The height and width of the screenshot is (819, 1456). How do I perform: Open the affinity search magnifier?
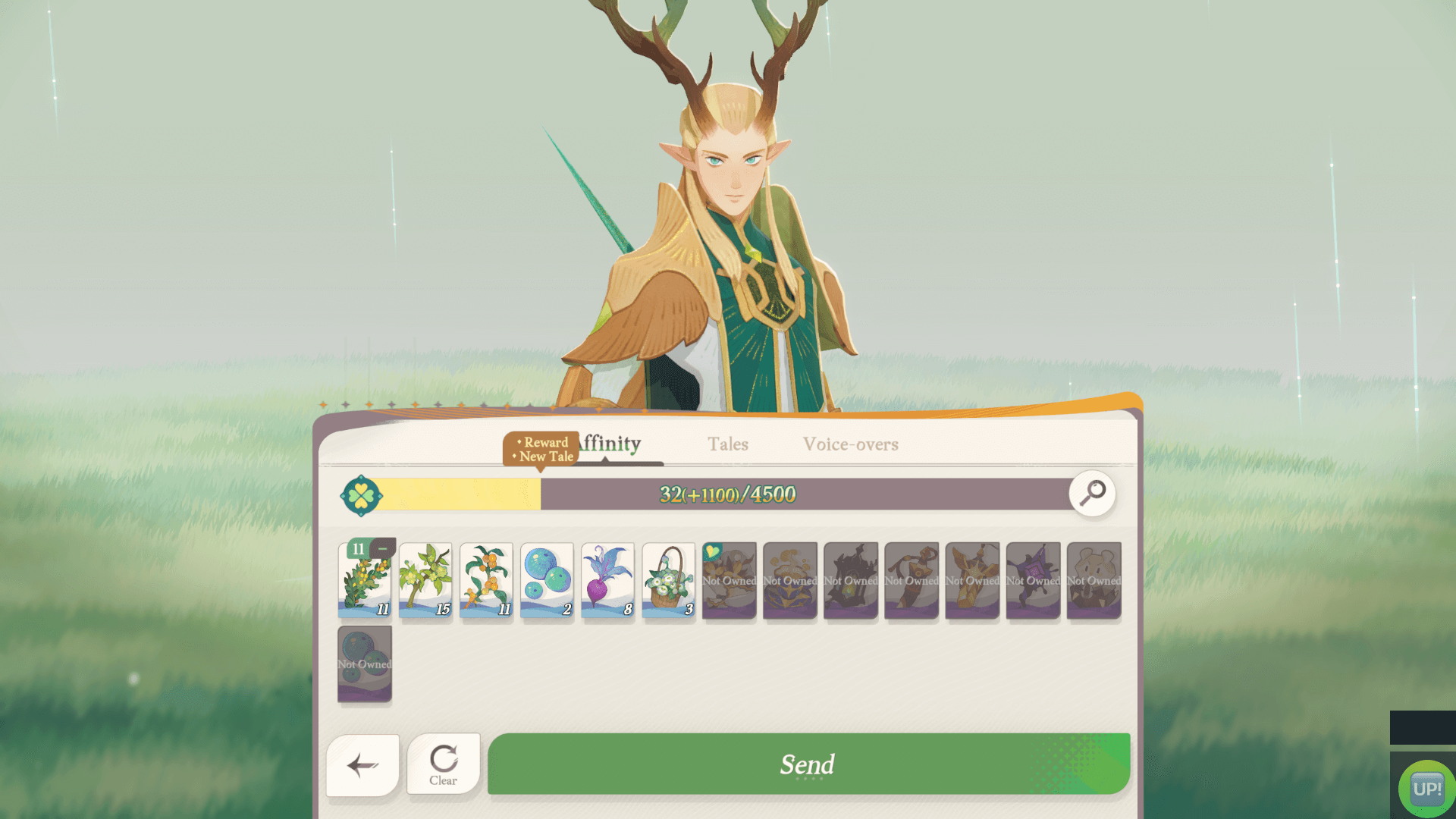coord(1092,494)
